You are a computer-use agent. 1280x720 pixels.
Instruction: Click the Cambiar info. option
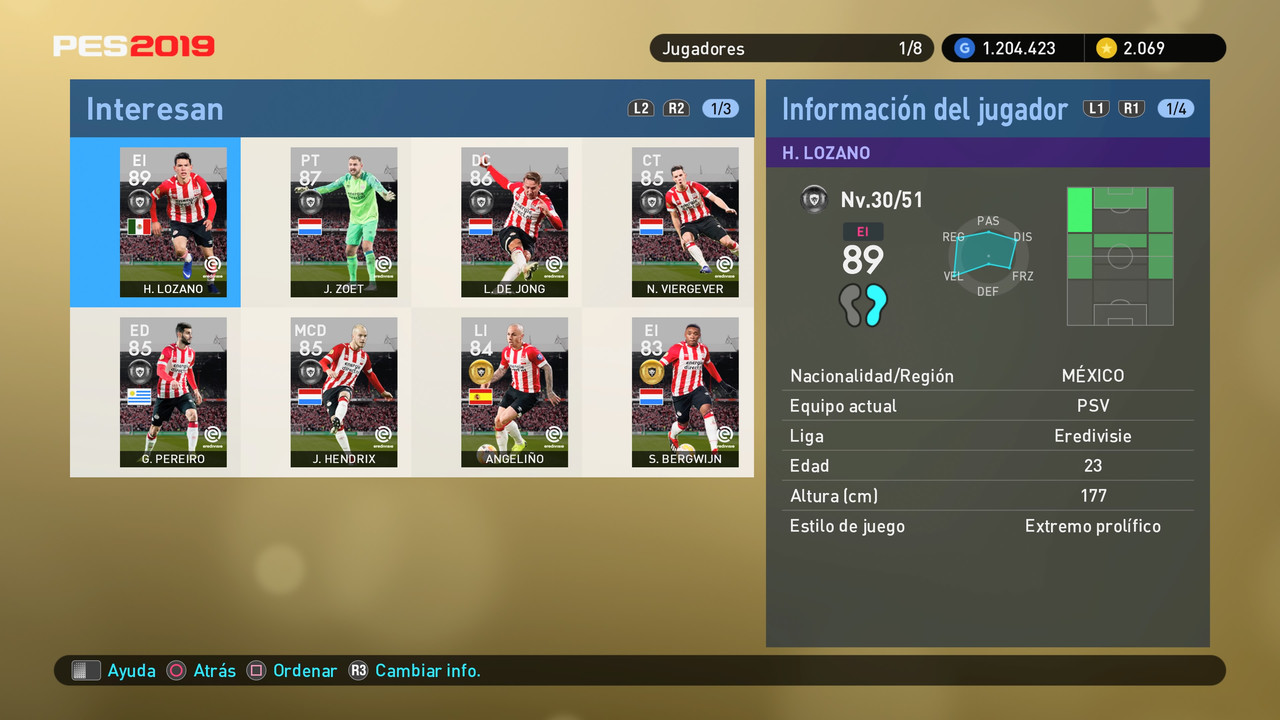(x=429, y=670)
